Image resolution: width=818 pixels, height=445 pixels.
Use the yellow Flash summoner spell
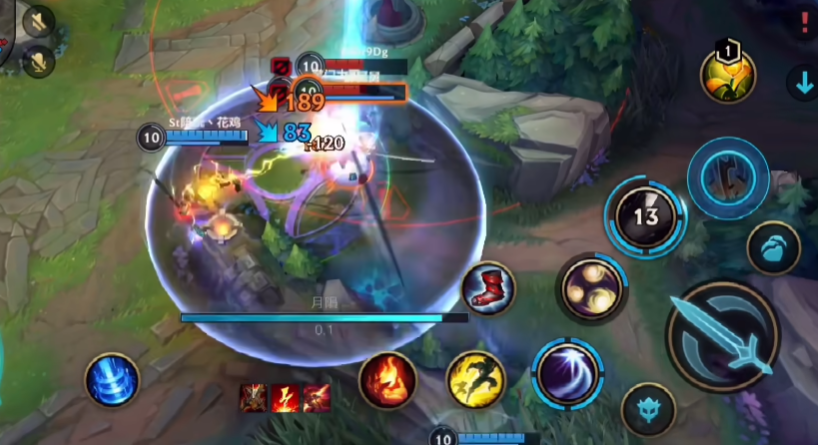[x=476, y=379]
